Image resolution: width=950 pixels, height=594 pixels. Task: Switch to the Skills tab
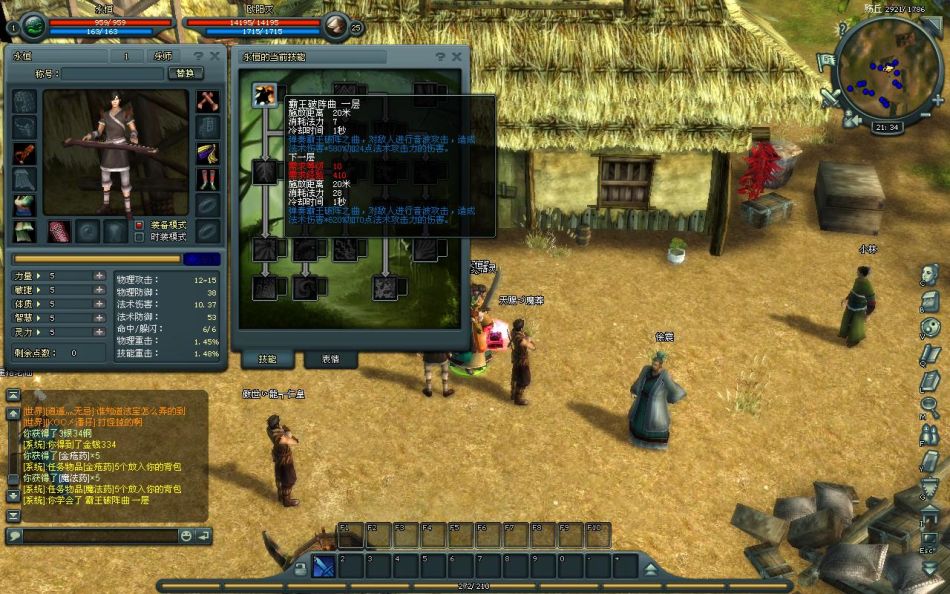tap(266, 359)
